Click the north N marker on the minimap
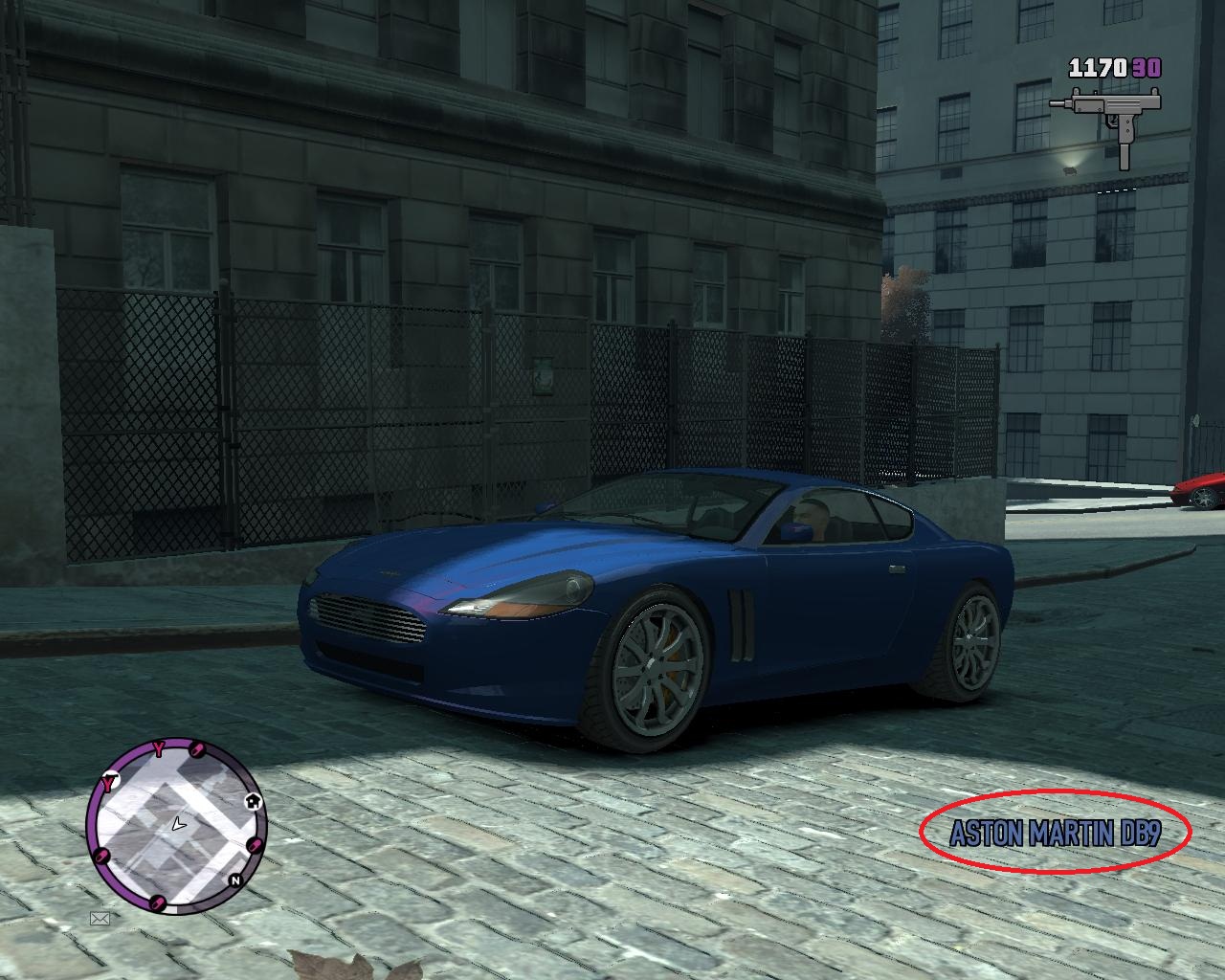The height and width of the screenshot is (980, 1225). (x=234, y=880)
